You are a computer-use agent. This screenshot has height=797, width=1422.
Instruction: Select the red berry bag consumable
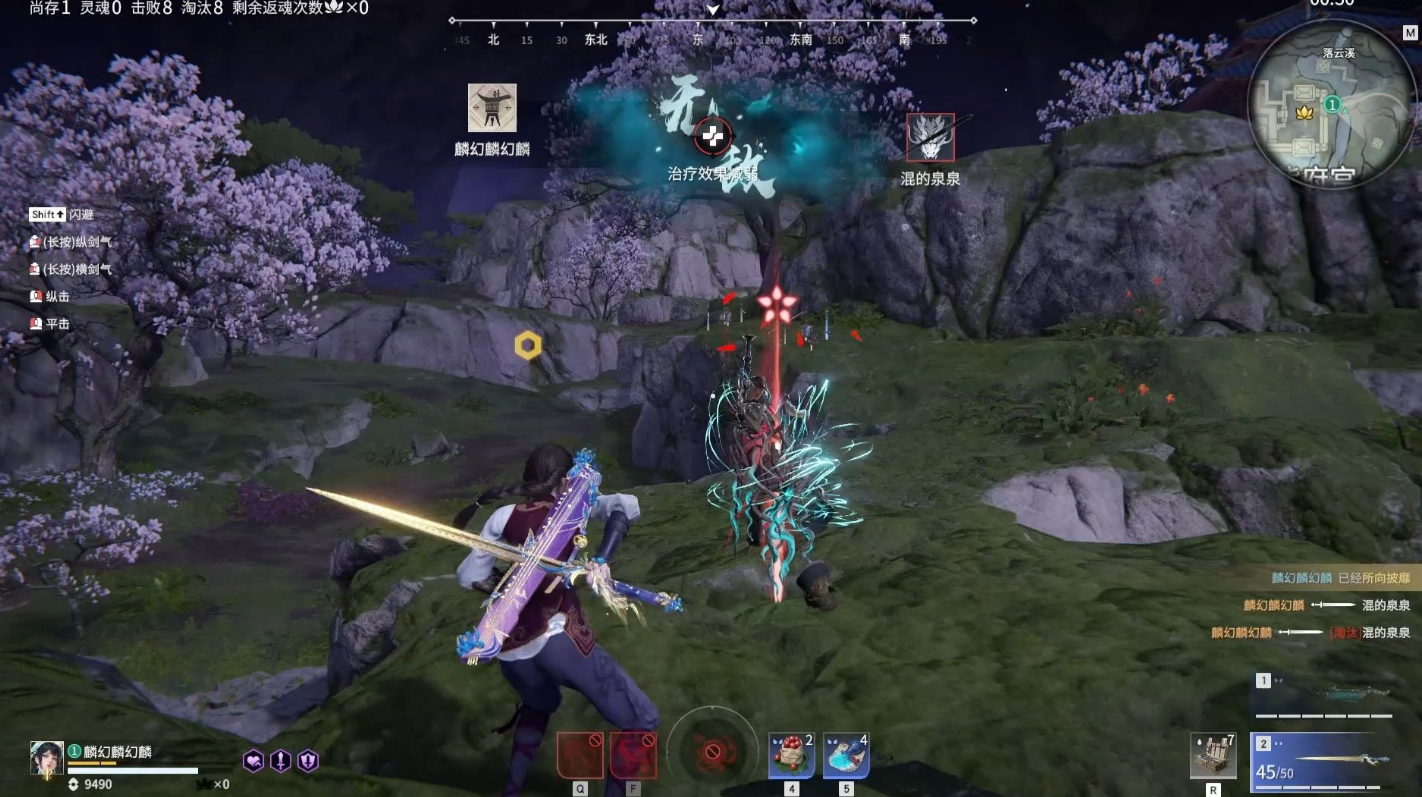click(791, 755)
